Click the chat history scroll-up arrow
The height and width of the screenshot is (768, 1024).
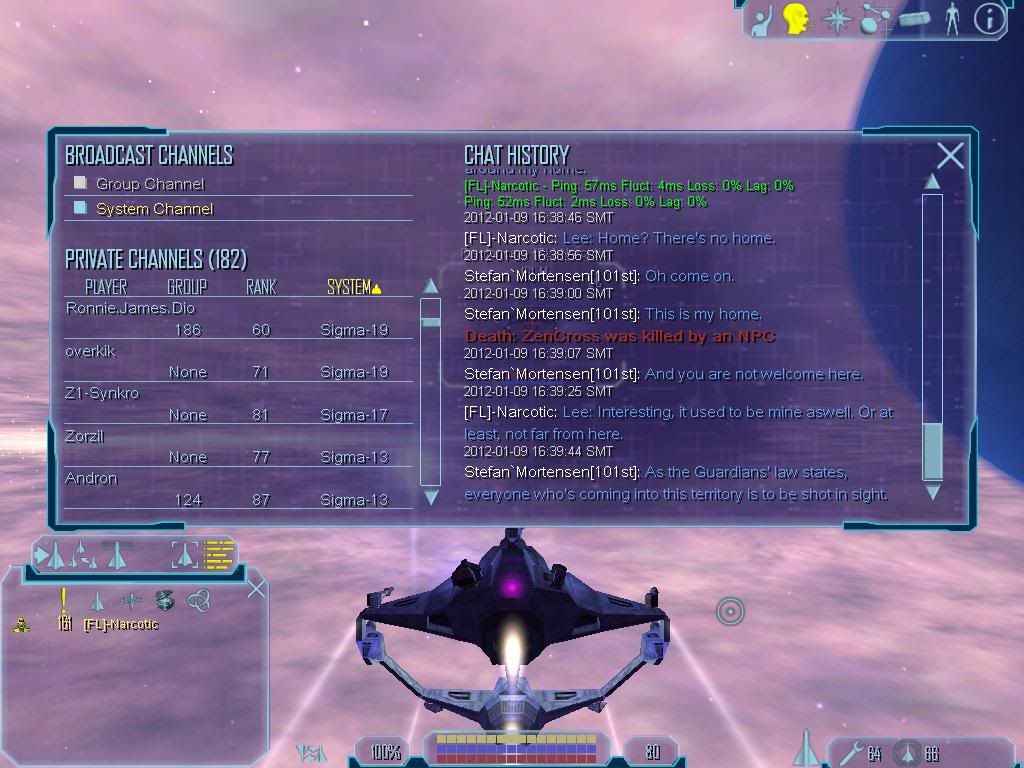point(932,182)
